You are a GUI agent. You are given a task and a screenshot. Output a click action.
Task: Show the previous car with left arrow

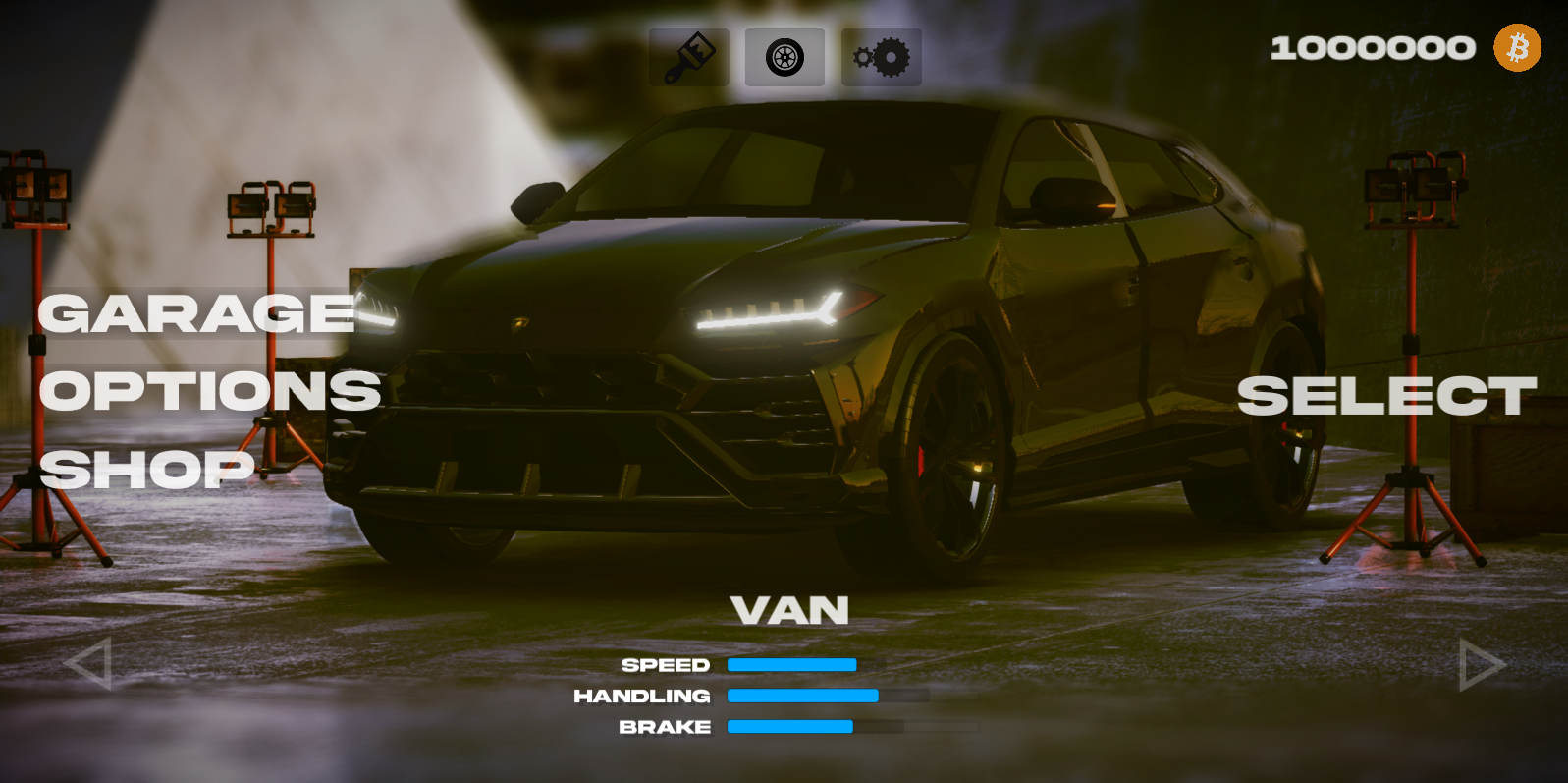(x=88, y=664)
